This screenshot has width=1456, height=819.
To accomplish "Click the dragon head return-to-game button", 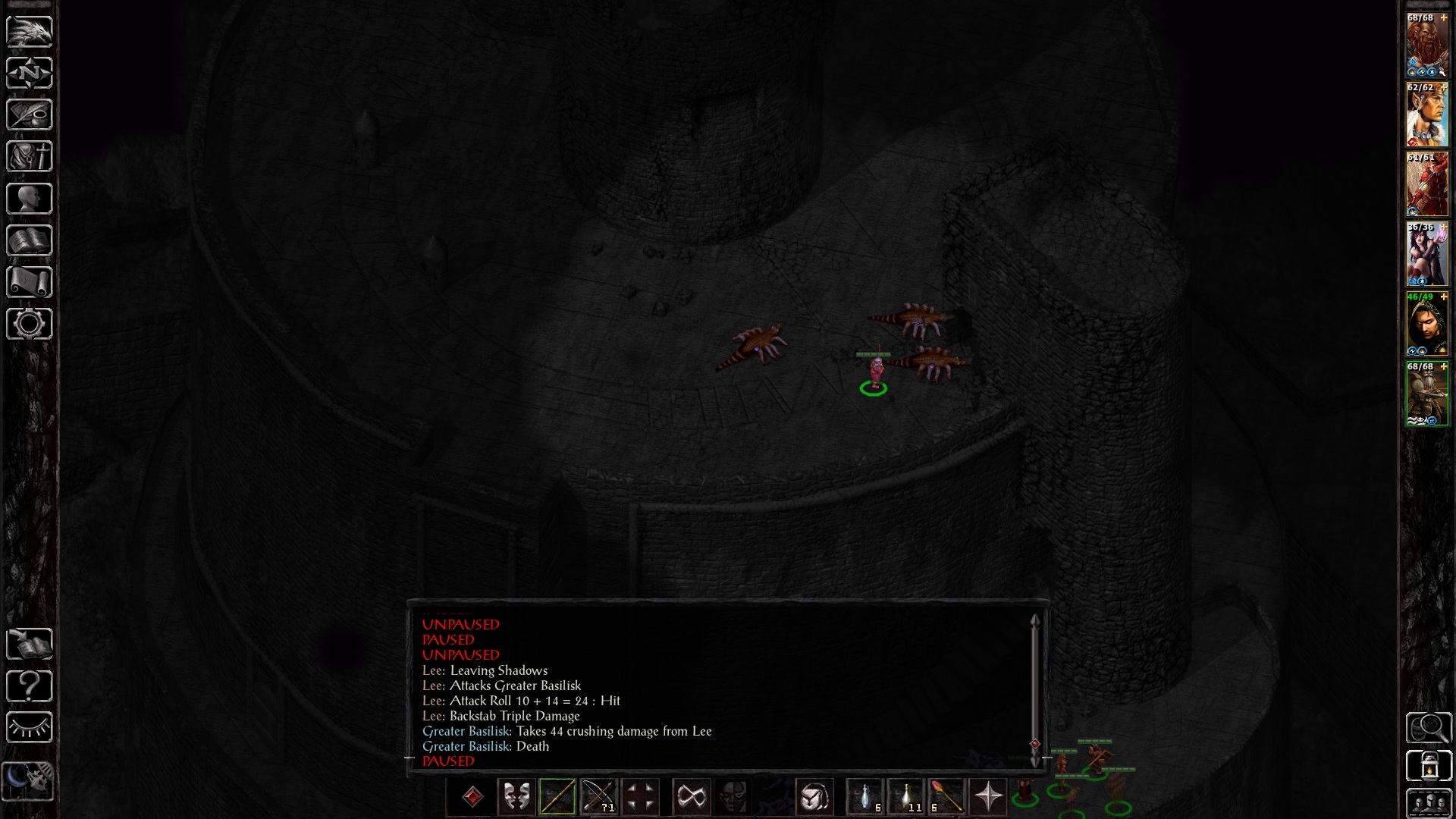I will coord(30,31).
